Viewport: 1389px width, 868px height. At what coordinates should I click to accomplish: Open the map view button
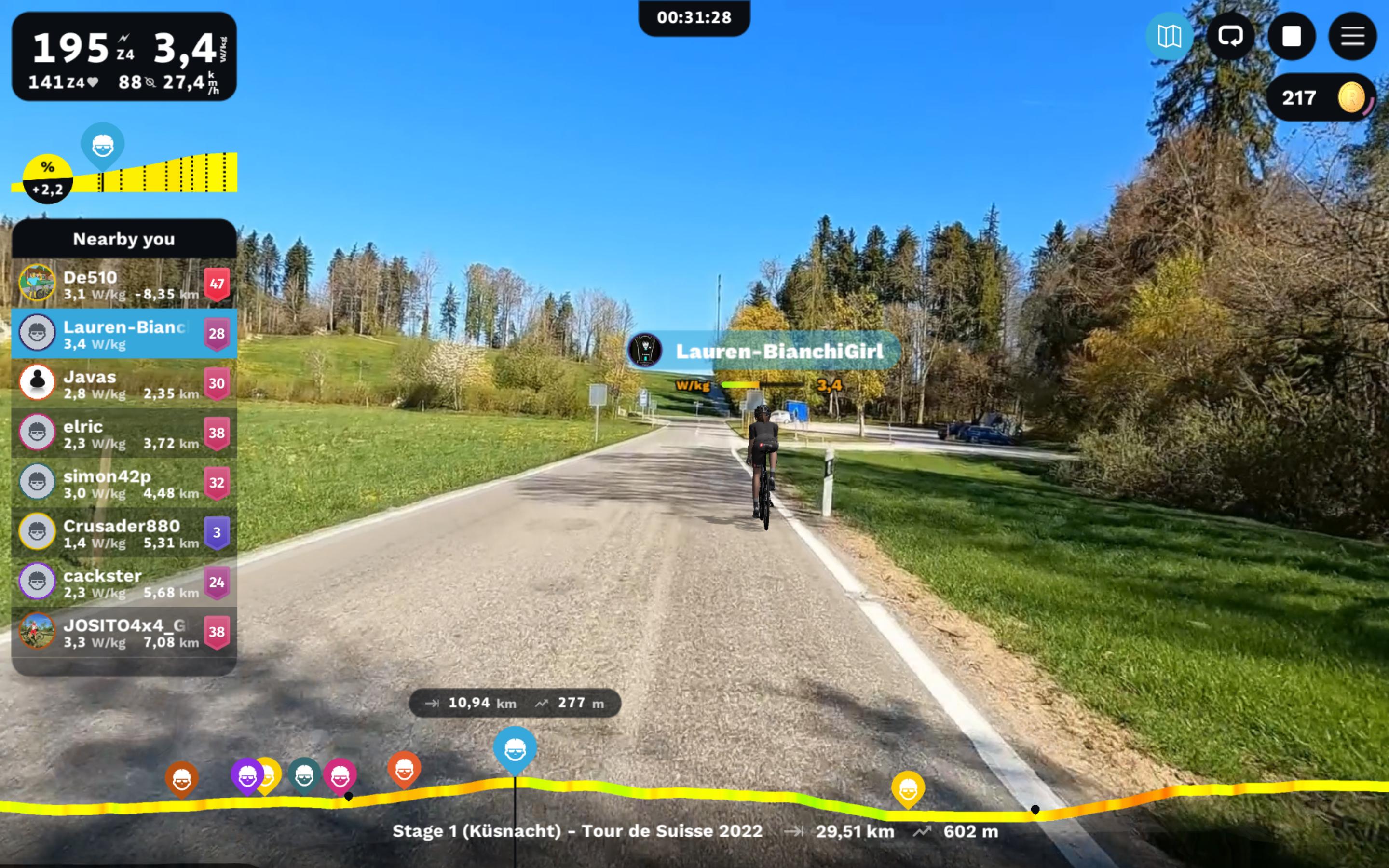pos(1169,37)
